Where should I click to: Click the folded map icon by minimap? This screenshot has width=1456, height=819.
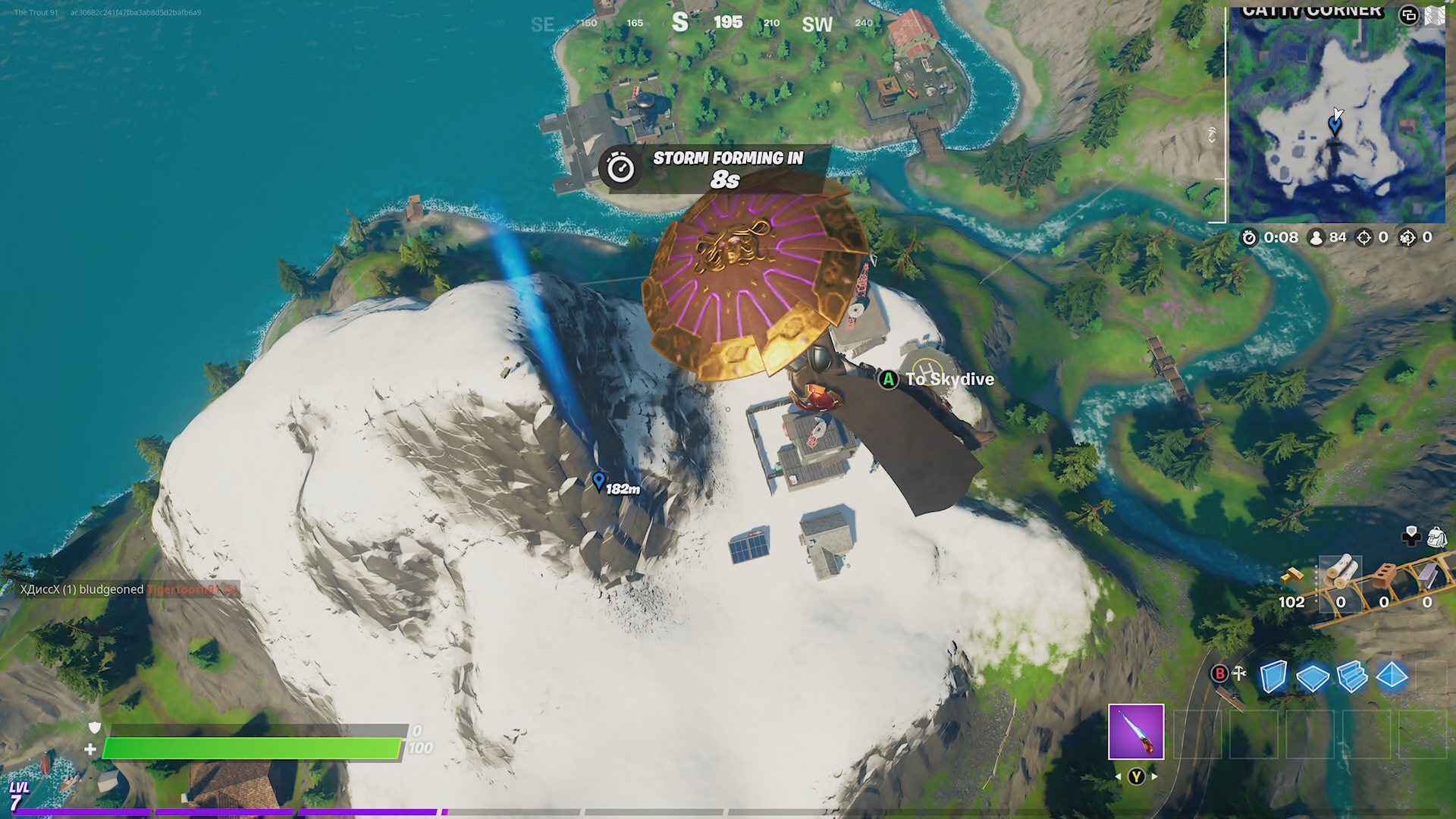pyautogui.click(x=1435, y=15)
